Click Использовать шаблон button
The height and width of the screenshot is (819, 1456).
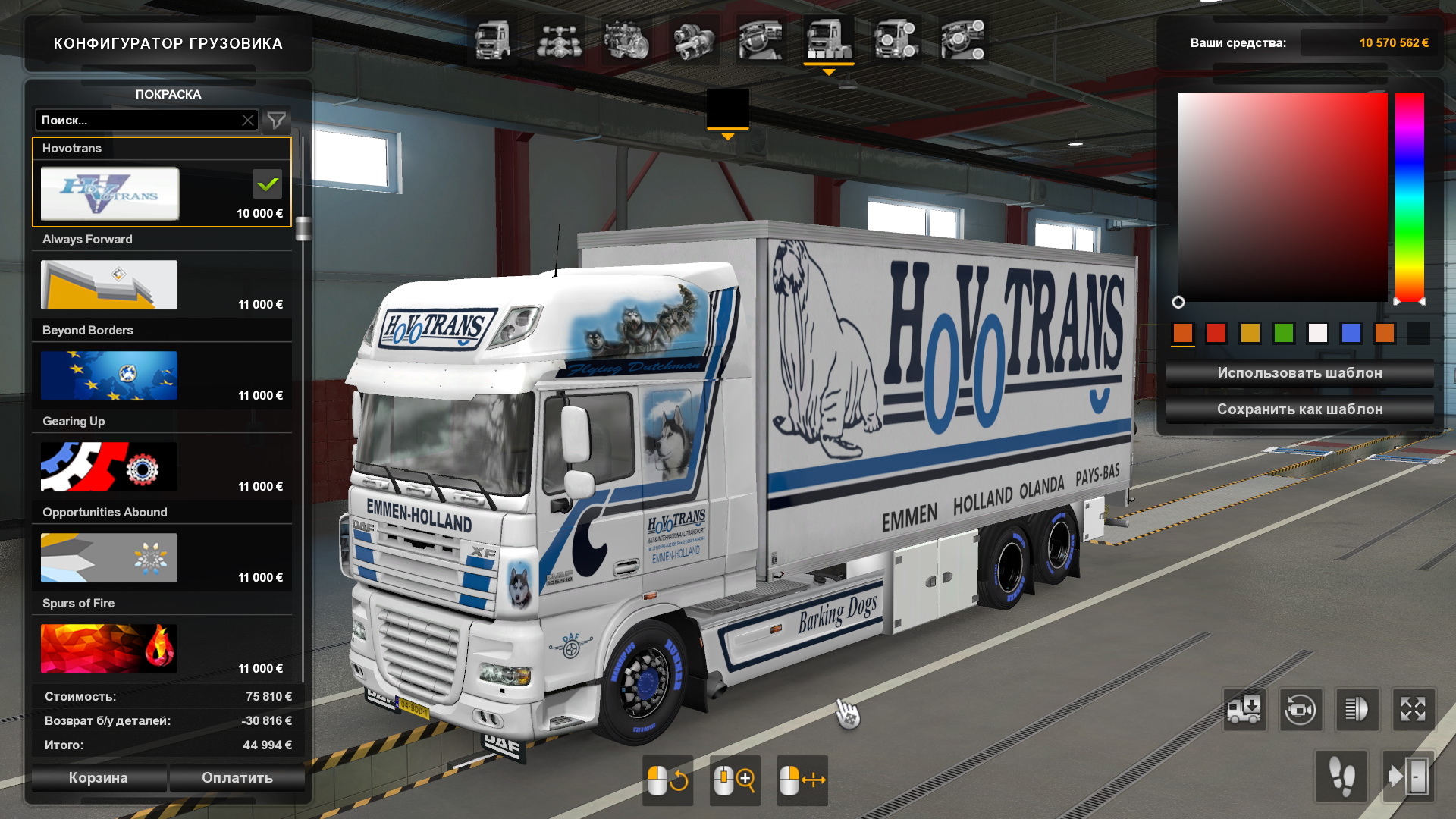pos(1299,373)
